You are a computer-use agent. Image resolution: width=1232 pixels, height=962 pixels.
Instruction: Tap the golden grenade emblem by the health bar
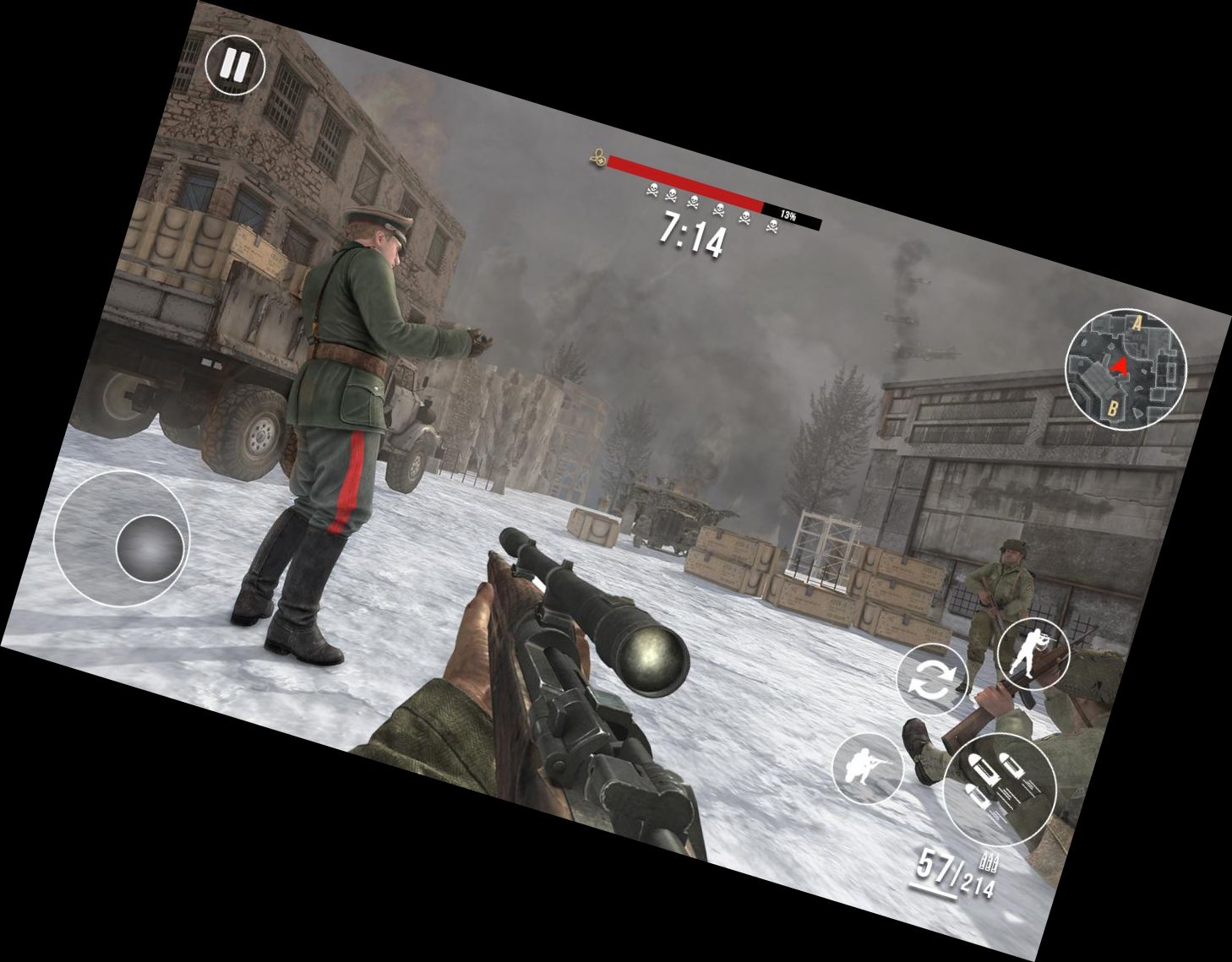(x=597, y=157)
